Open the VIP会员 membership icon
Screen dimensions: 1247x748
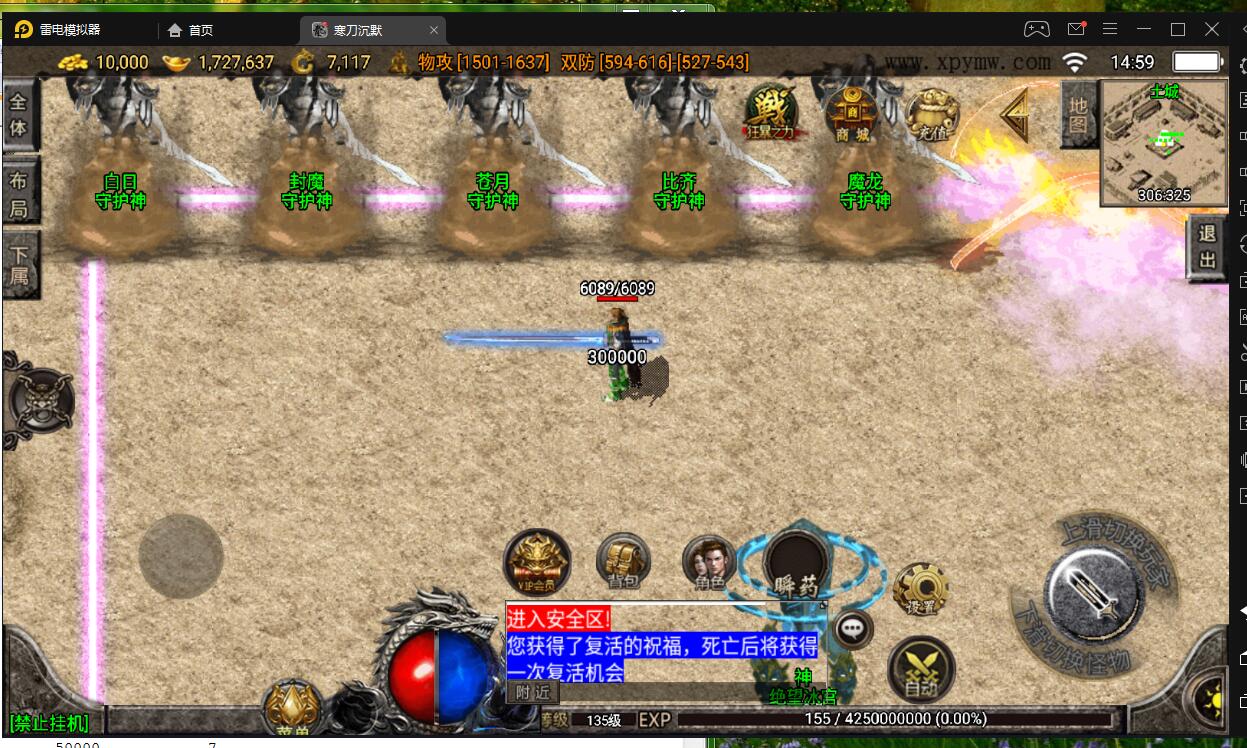click(537, 561)
